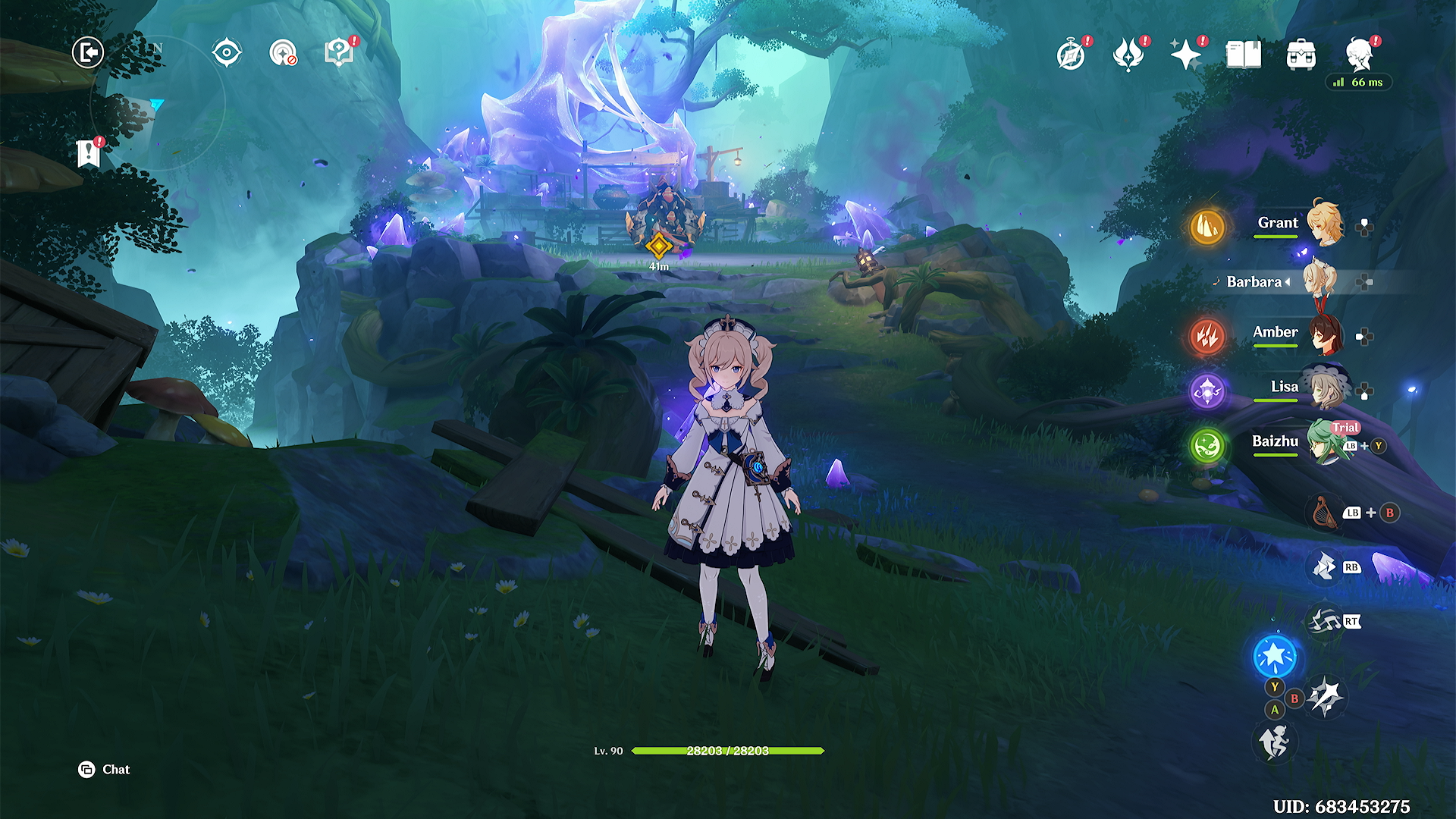
Task: Open the four-point star Wish icon
Action: tap(1185, 55)
